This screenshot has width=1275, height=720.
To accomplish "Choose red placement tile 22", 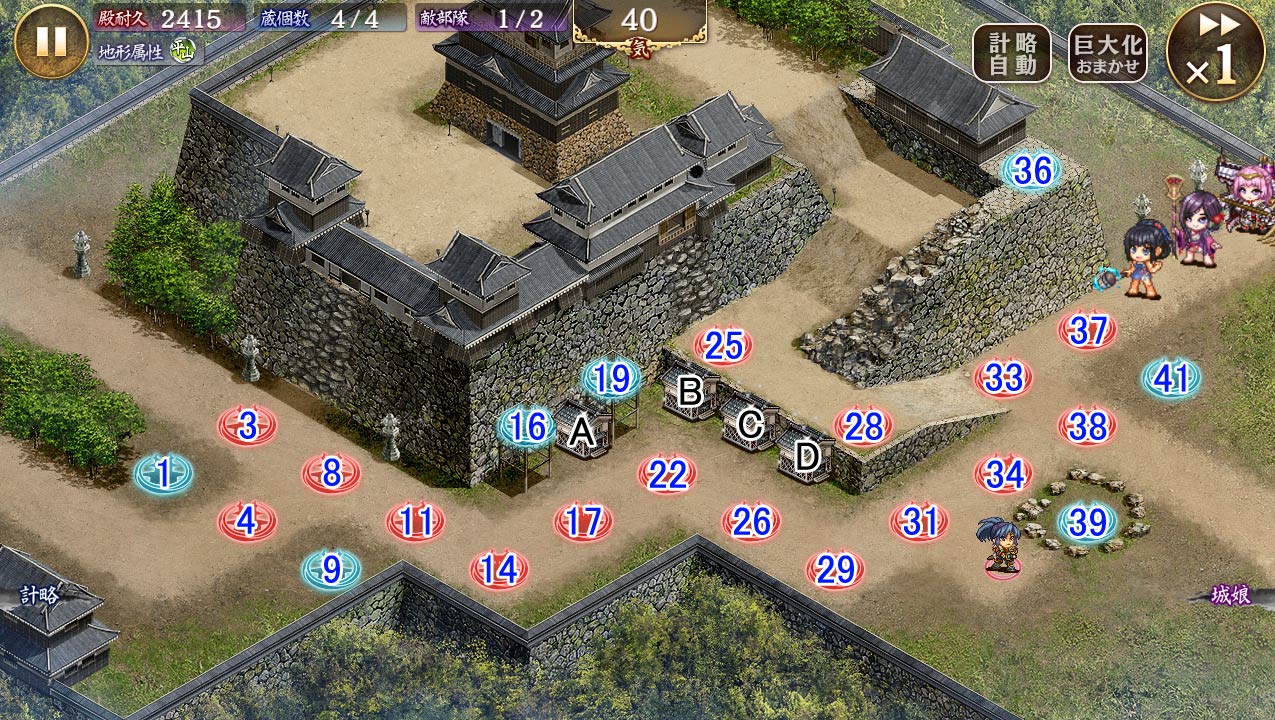I will coord(667,474).
